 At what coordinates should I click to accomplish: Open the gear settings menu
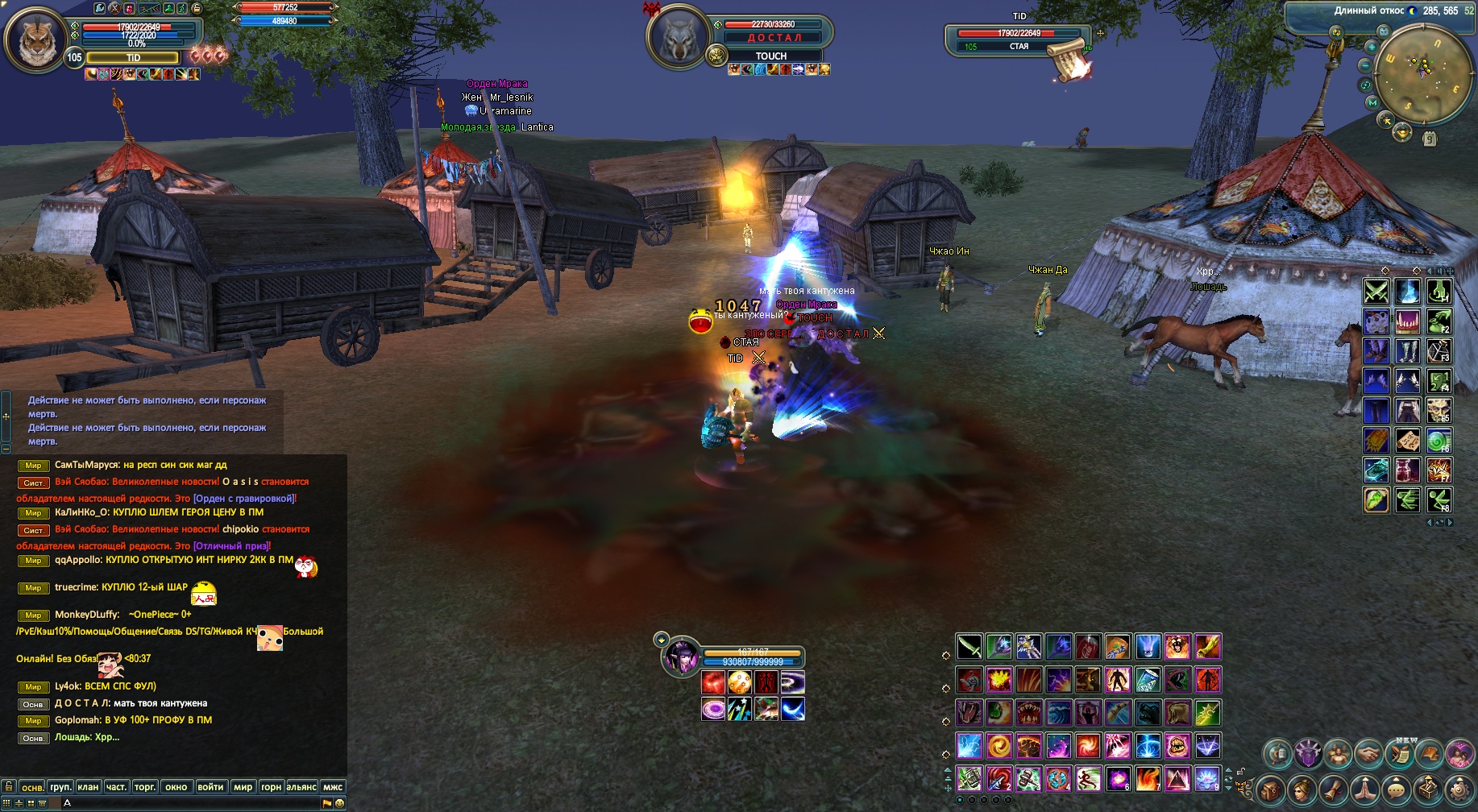tap(1459, 790)
